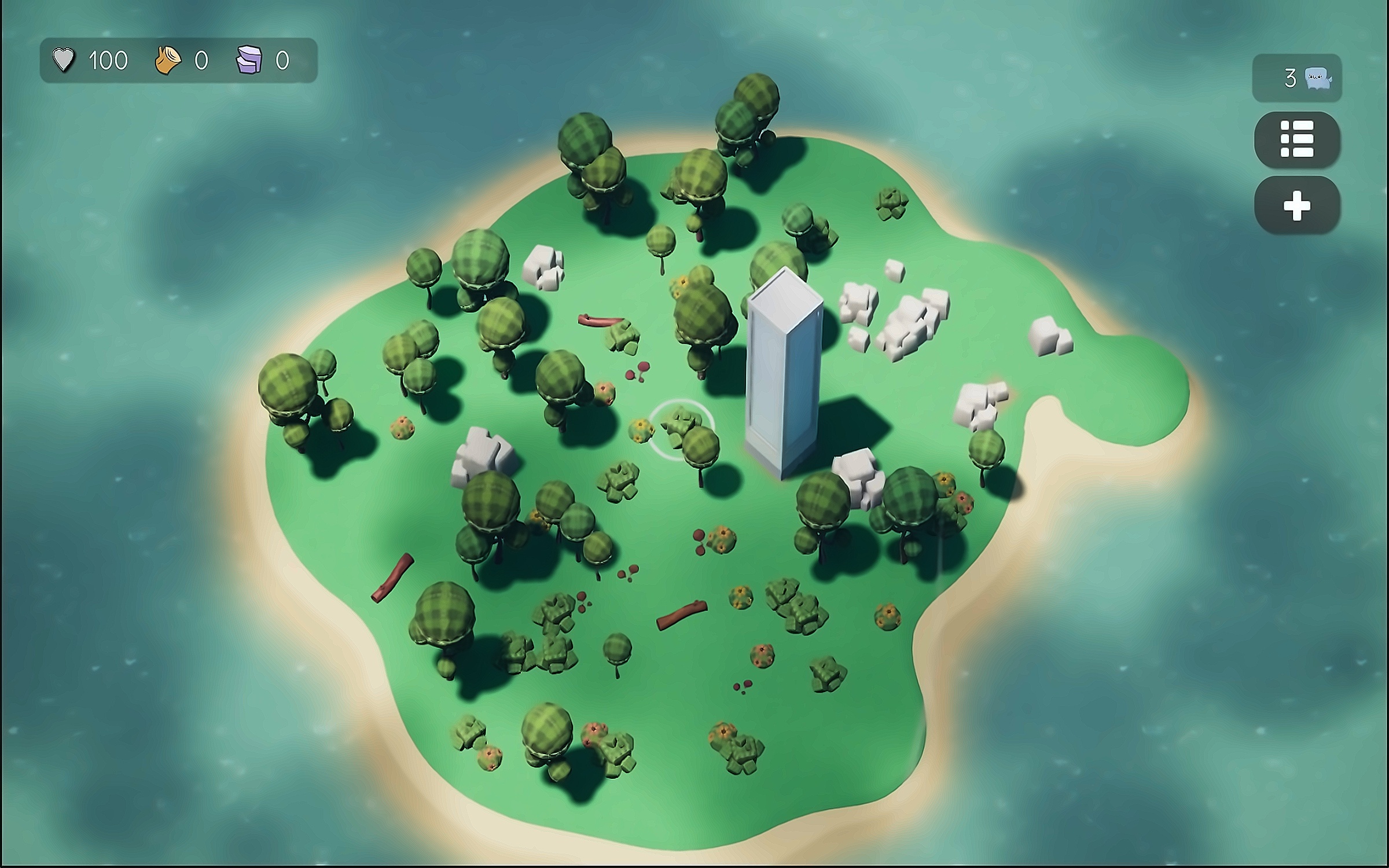The image size is (1389, 868).
Task: Click the plus build button
Action: point(1296,205)
